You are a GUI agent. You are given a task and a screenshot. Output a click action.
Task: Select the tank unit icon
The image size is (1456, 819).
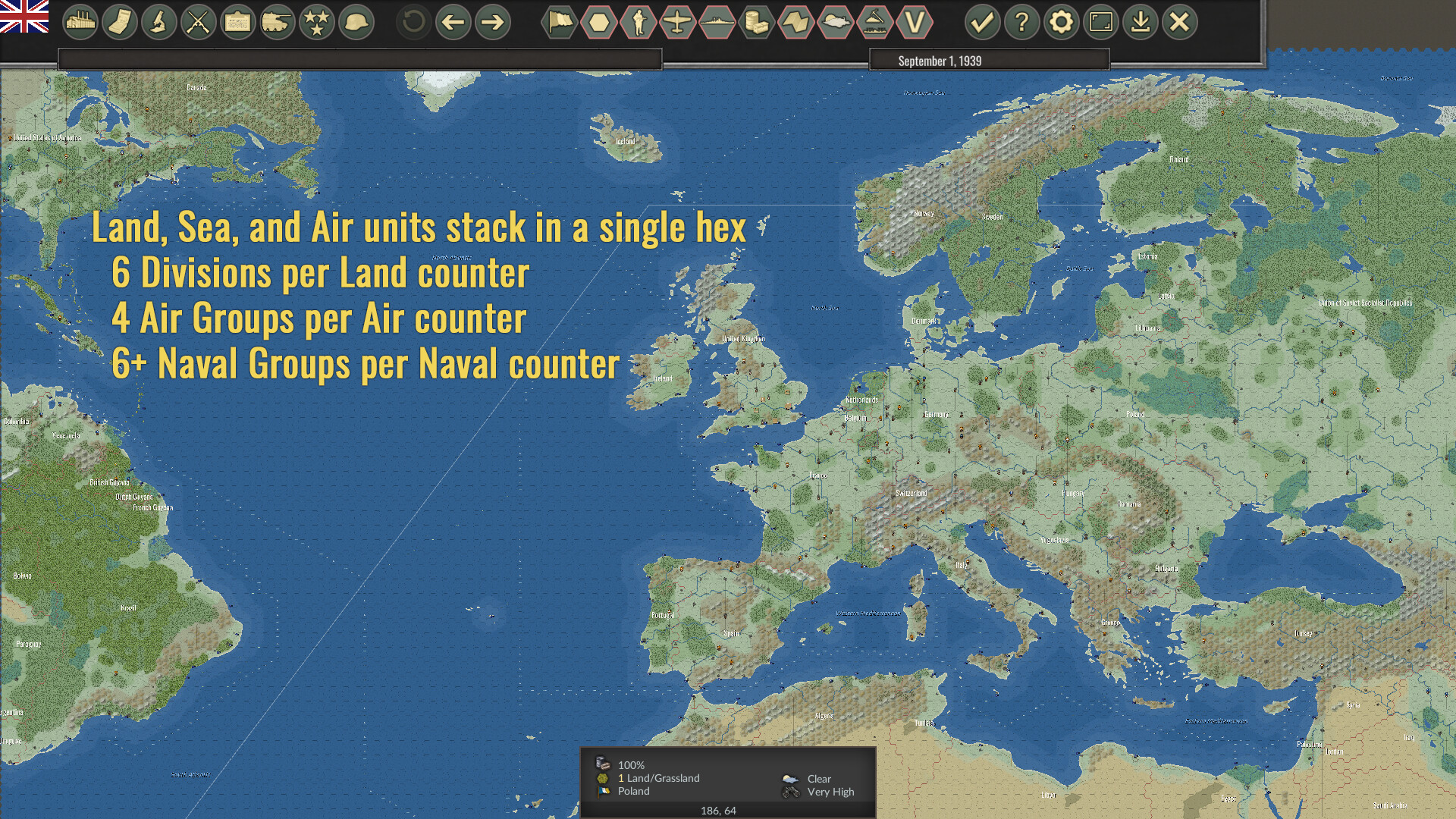tap(276, 23)
